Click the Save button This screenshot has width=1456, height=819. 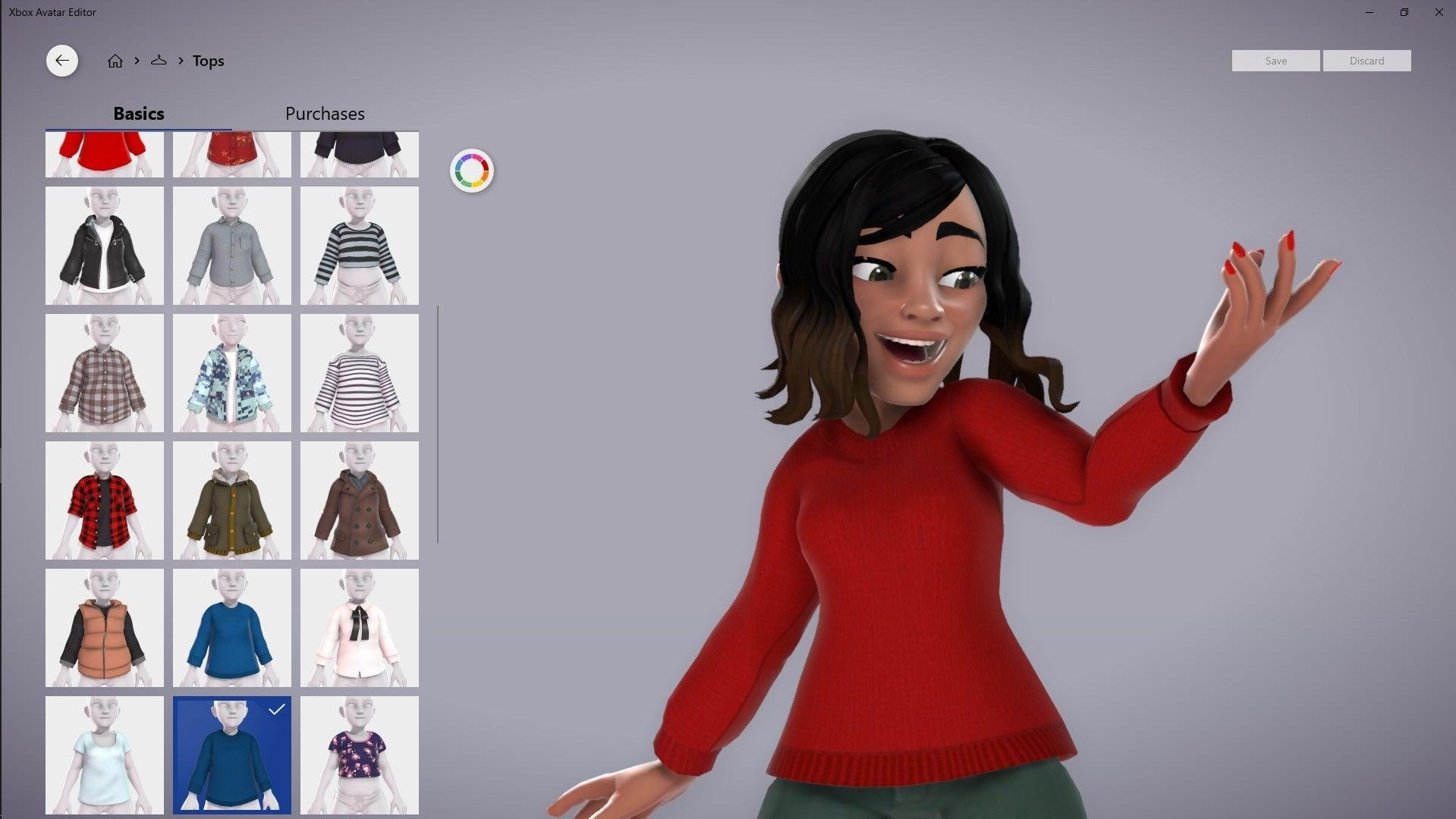click(1275, 61)
